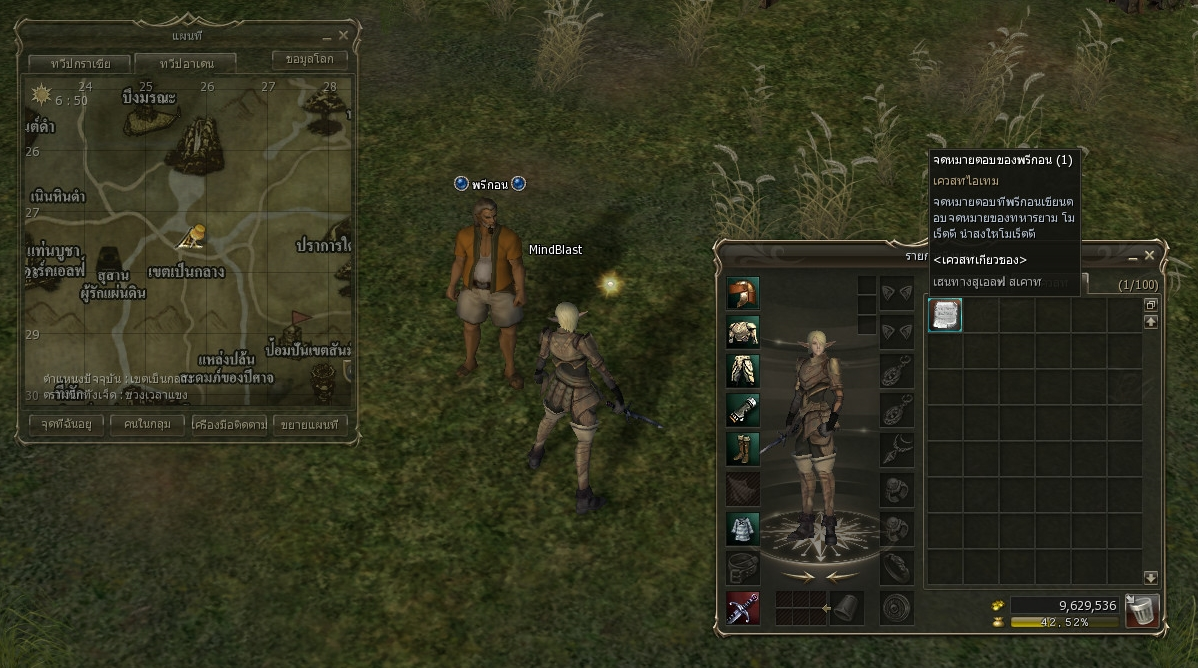Select the equipped chest armor slot
The image size is (1198, 668).
click(x=743, y=332)
